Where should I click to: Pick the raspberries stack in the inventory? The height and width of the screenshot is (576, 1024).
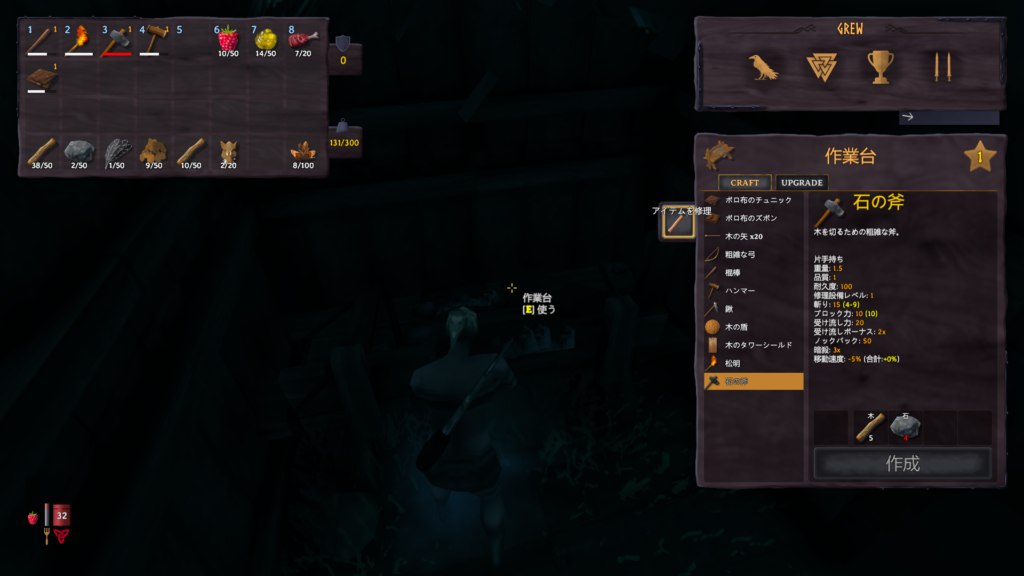(228, 41)
